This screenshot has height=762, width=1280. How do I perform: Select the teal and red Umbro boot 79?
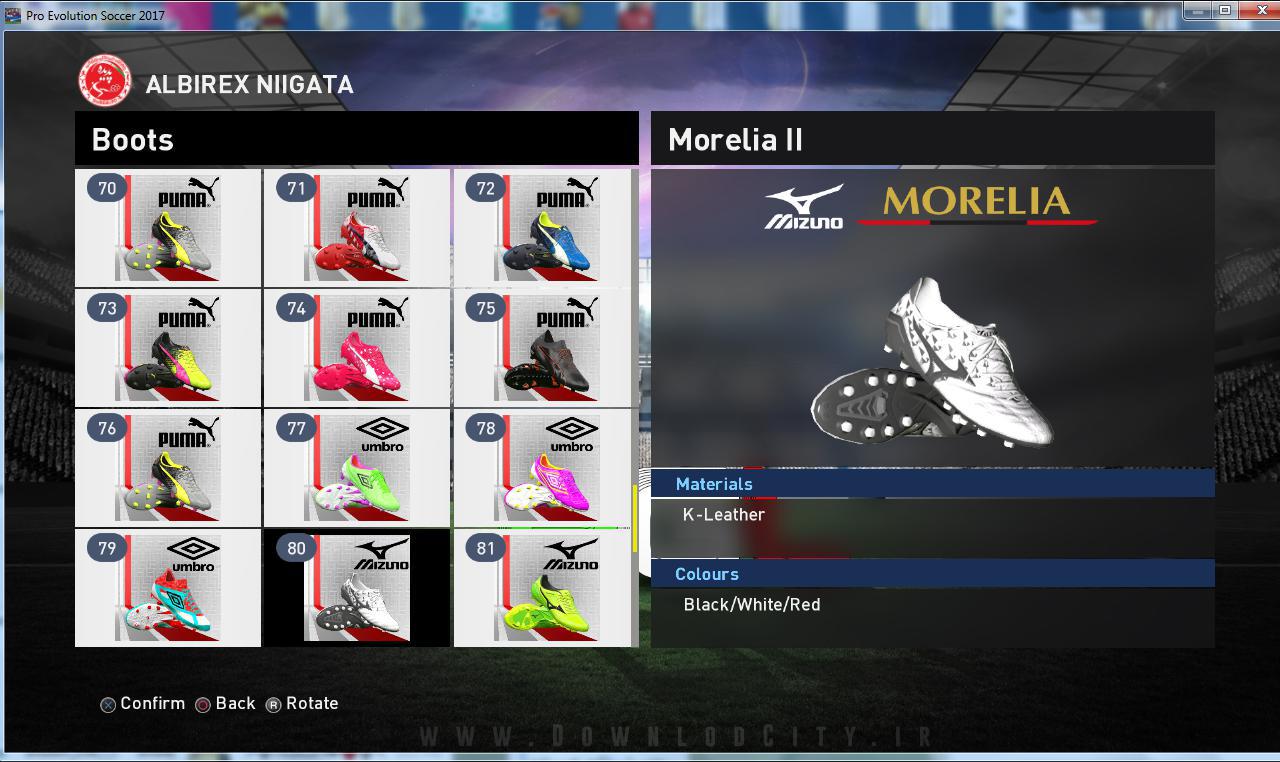tap(168, 587)
